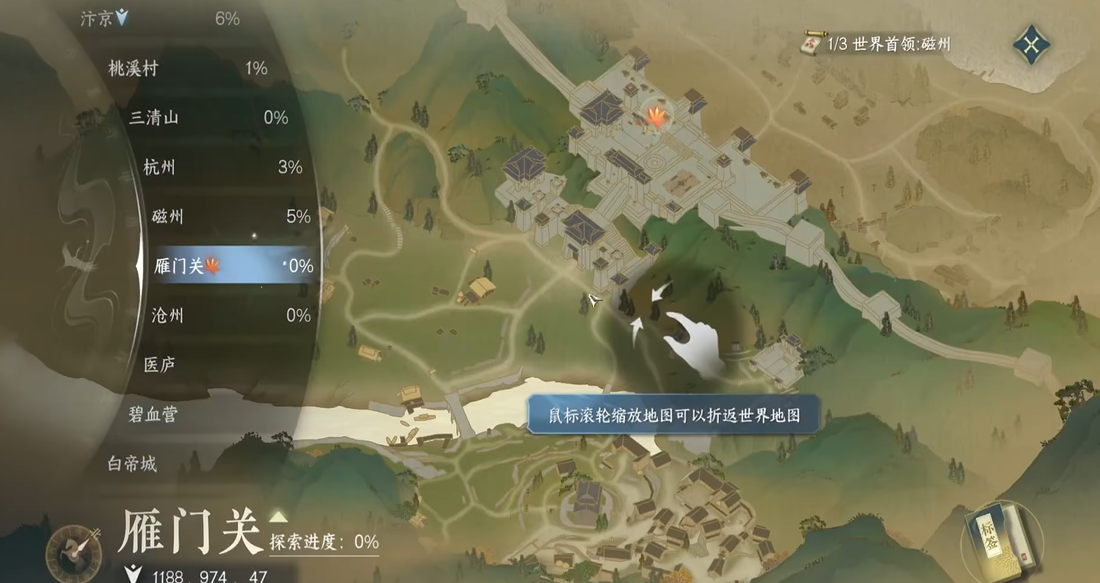Image resolution: width=1100 pixels, height=583 pixels.
Task: Open the 医庐 map entry
Action: click(160, 364)
